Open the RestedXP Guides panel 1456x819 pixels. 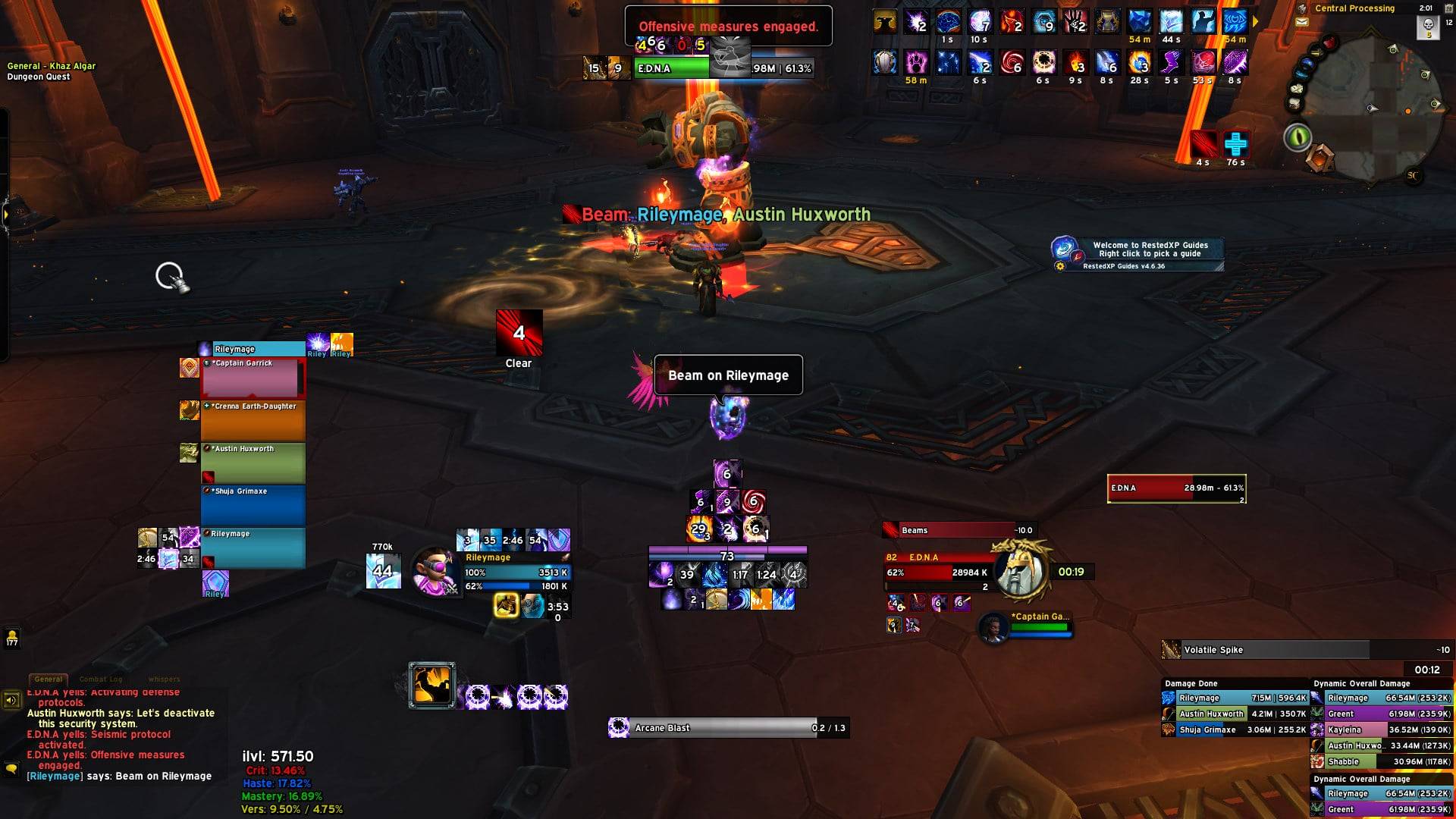[1137, 253]
